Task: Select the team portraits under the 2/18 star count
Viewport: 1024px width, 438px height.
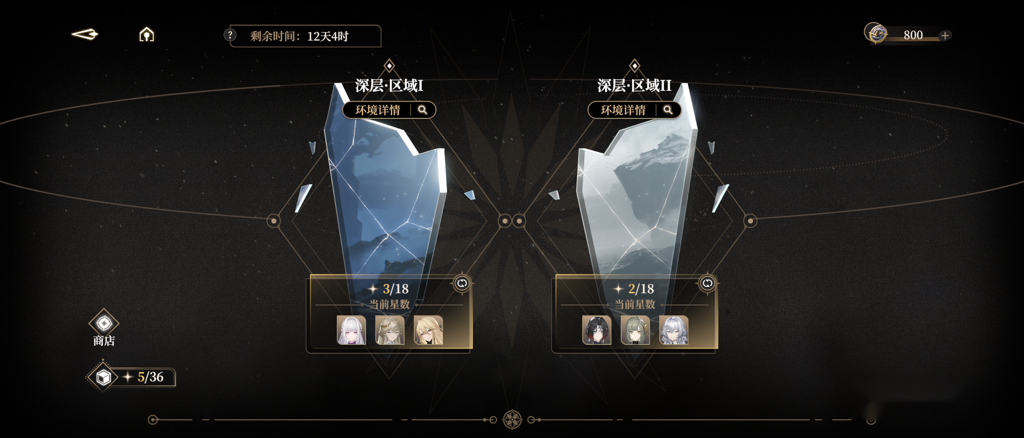Action: click(636, 330)
